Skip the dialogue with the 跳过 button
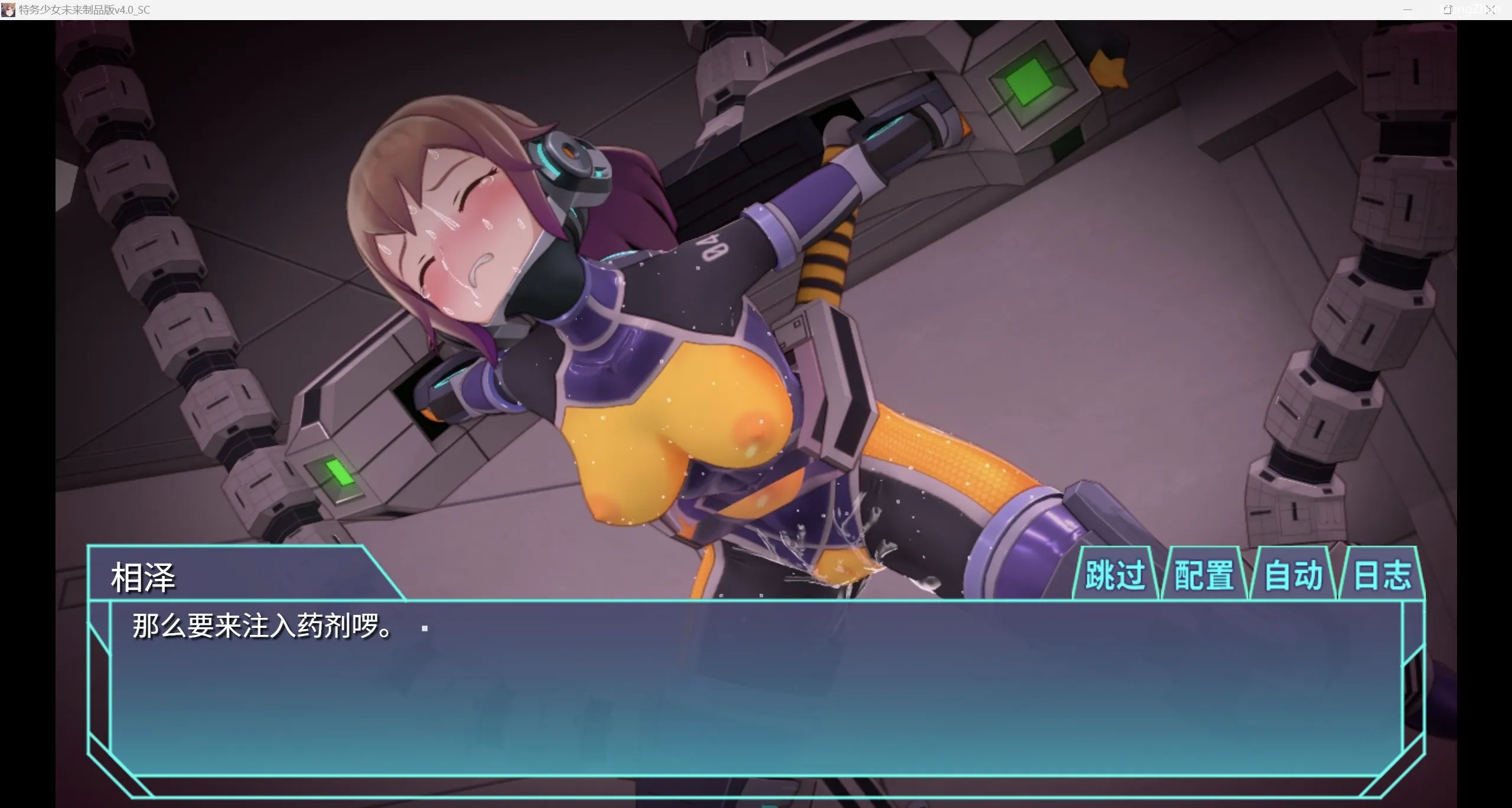The height and width of the screenshot is (808, 1512). click(1115, 575)
